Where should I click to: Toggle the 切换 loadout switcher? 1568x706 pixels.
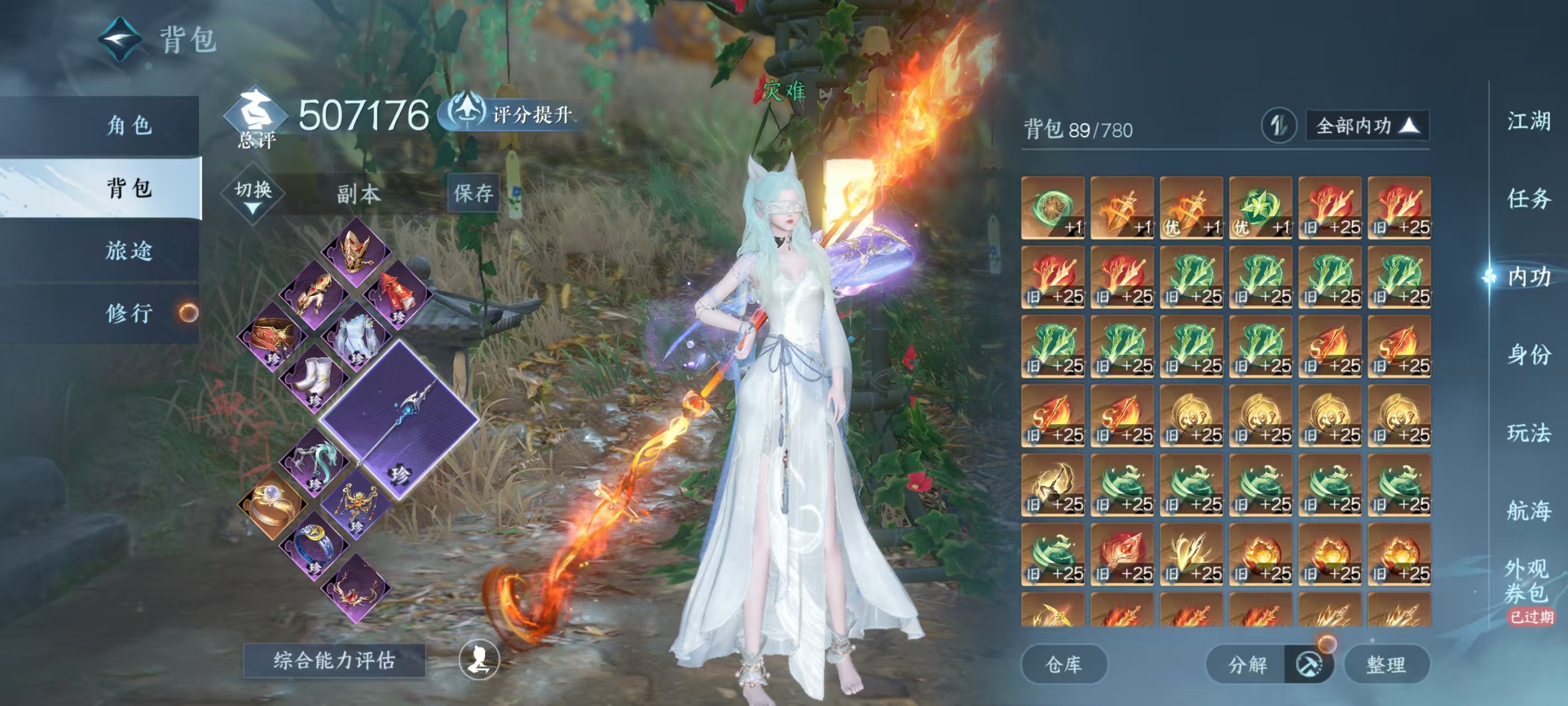[253, 194]
